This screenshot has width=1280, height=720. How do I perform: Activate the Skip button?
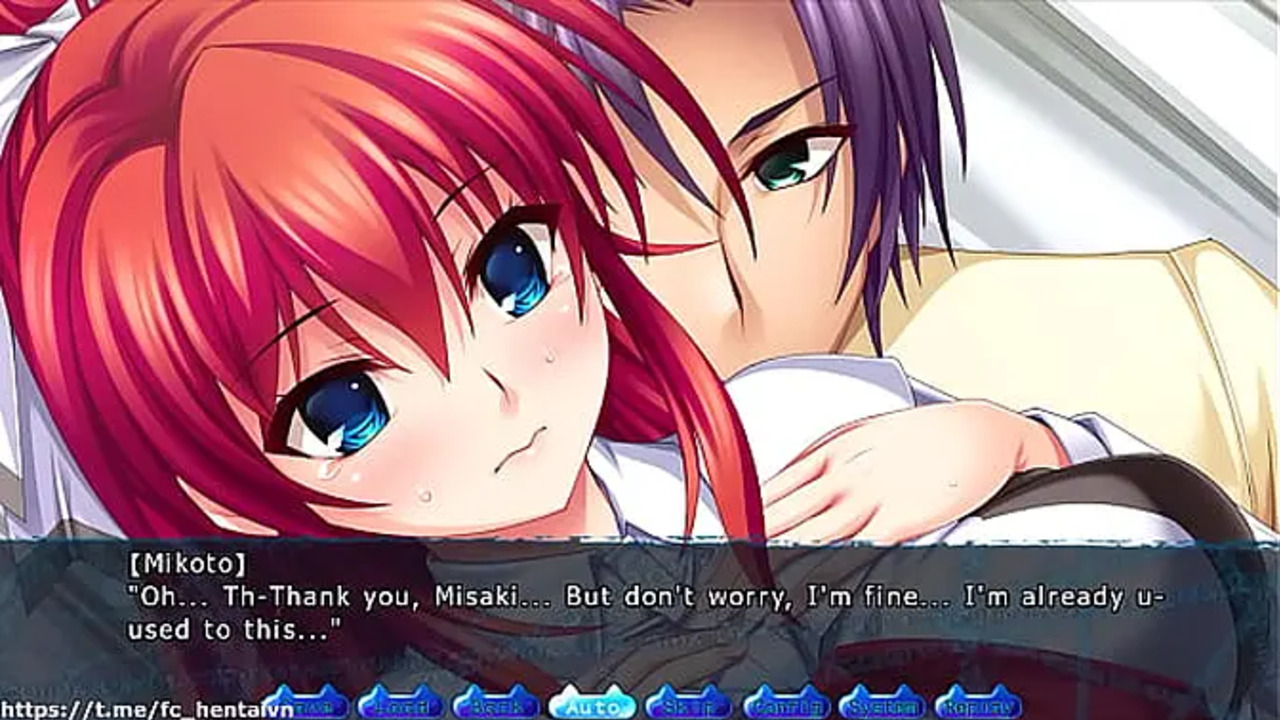(688, 704)
